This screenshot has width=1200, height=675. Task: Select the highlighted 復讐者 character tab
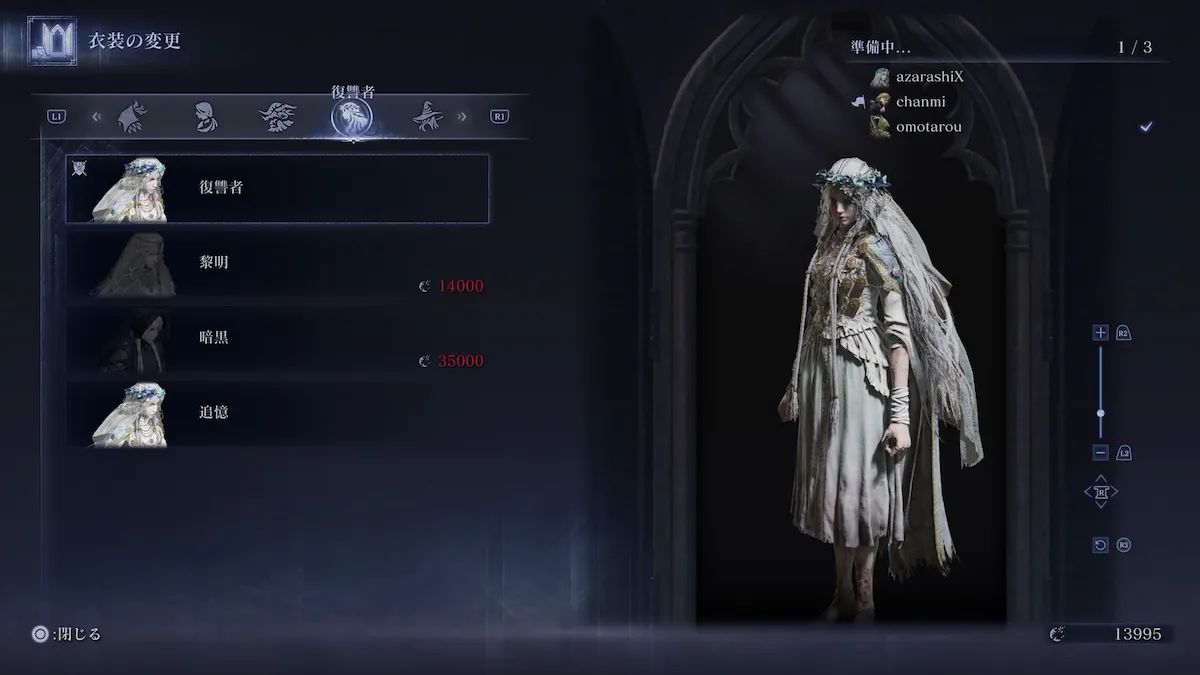coord(352,118)
